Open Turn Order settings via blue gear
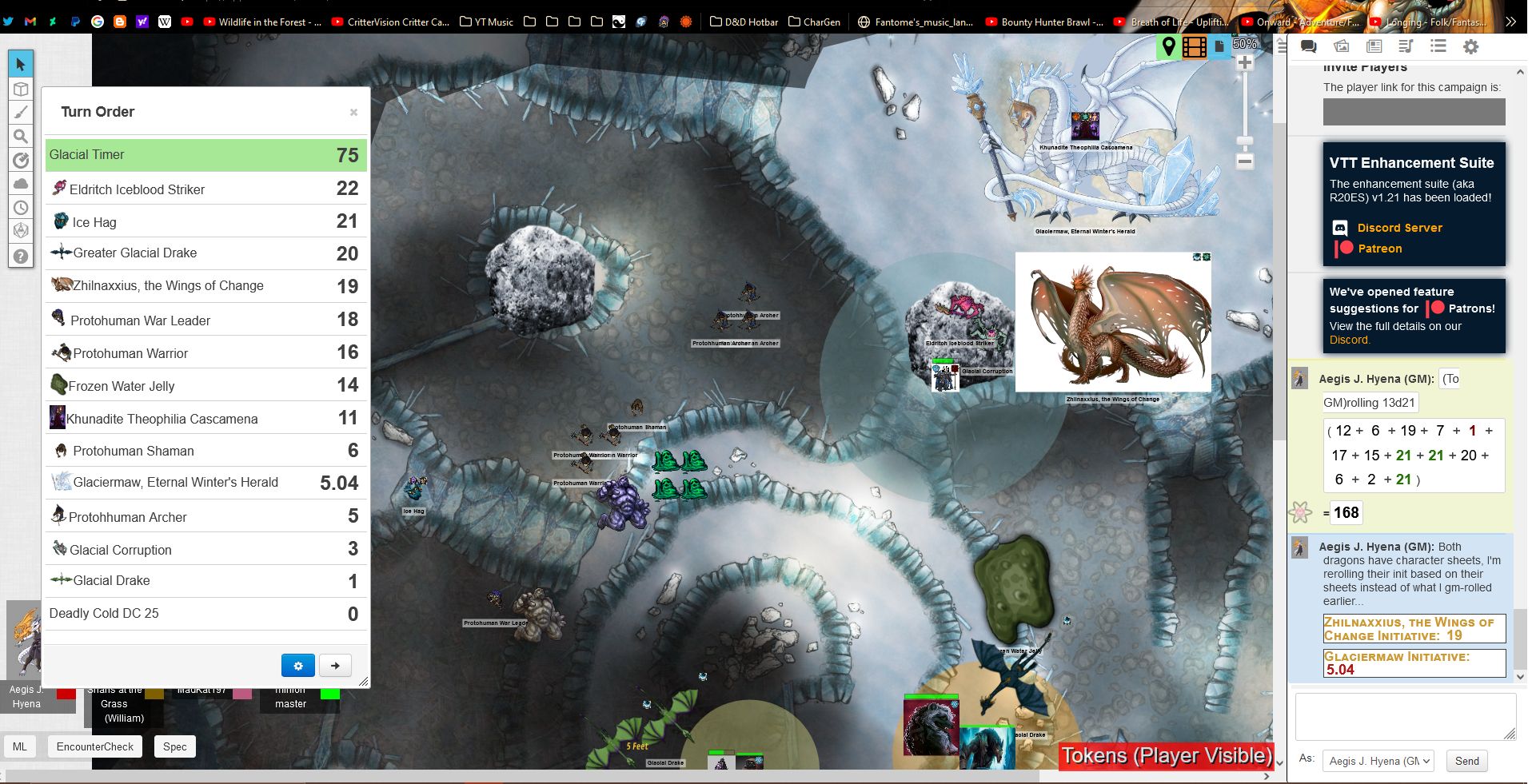Screen dimensions: 1532x784 point(298,665)
